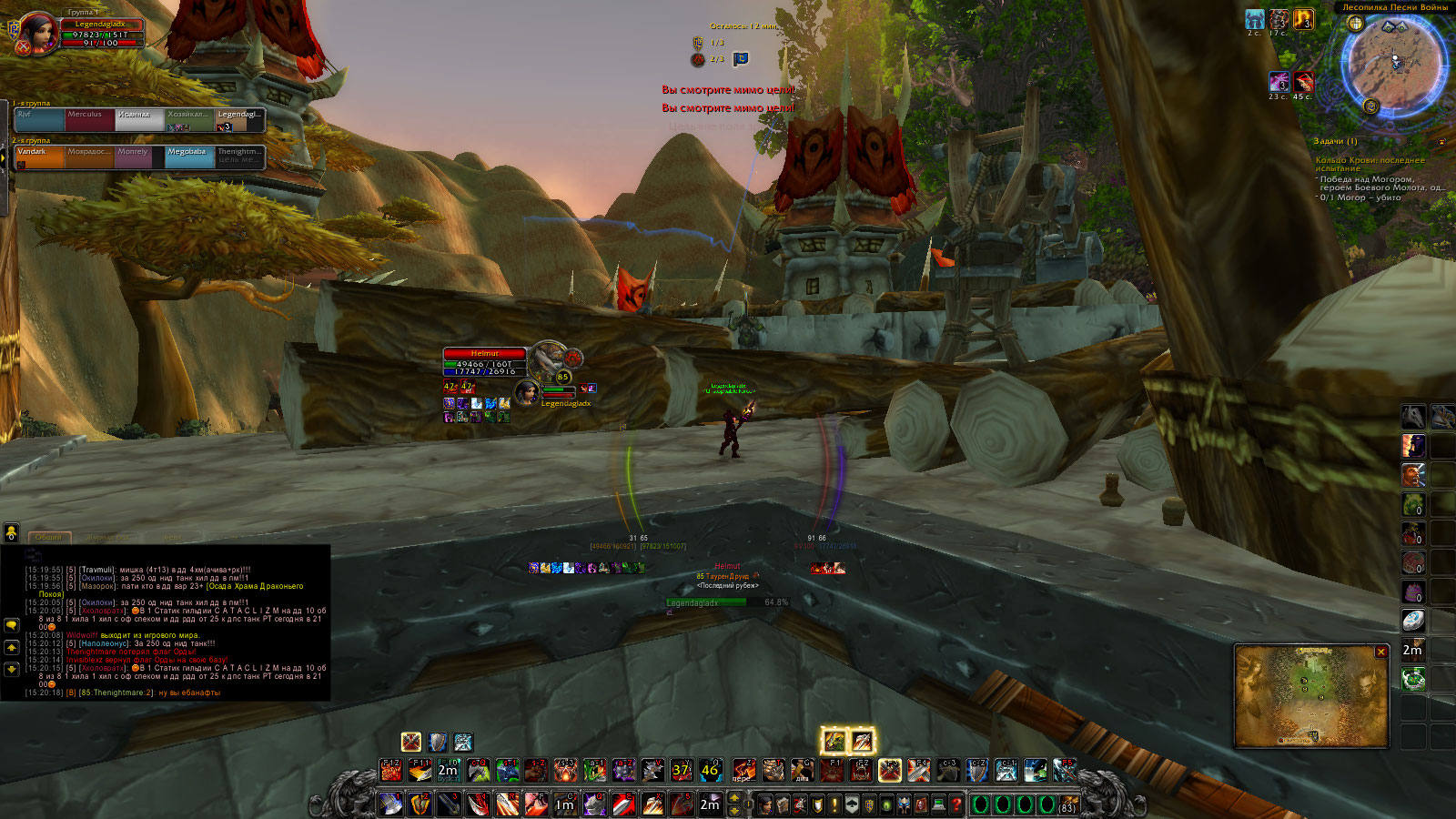Image resolution: width=1456 pixels, height=819 pixels.
Task: Close the battlefield zone map panel
Action: [x=1380, y=652]
